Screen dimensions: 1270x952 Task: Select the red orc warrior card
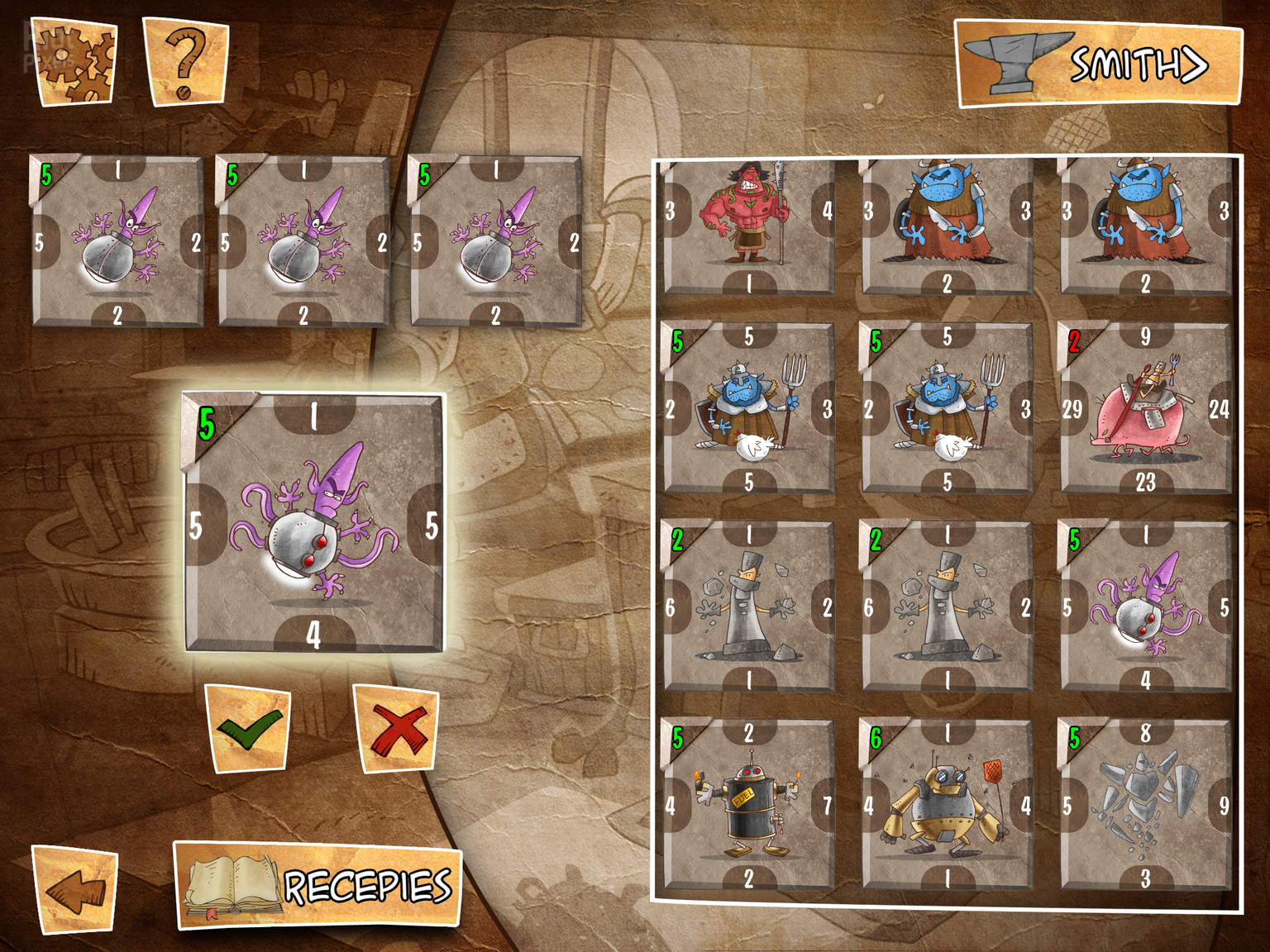(x=748, y=226)
